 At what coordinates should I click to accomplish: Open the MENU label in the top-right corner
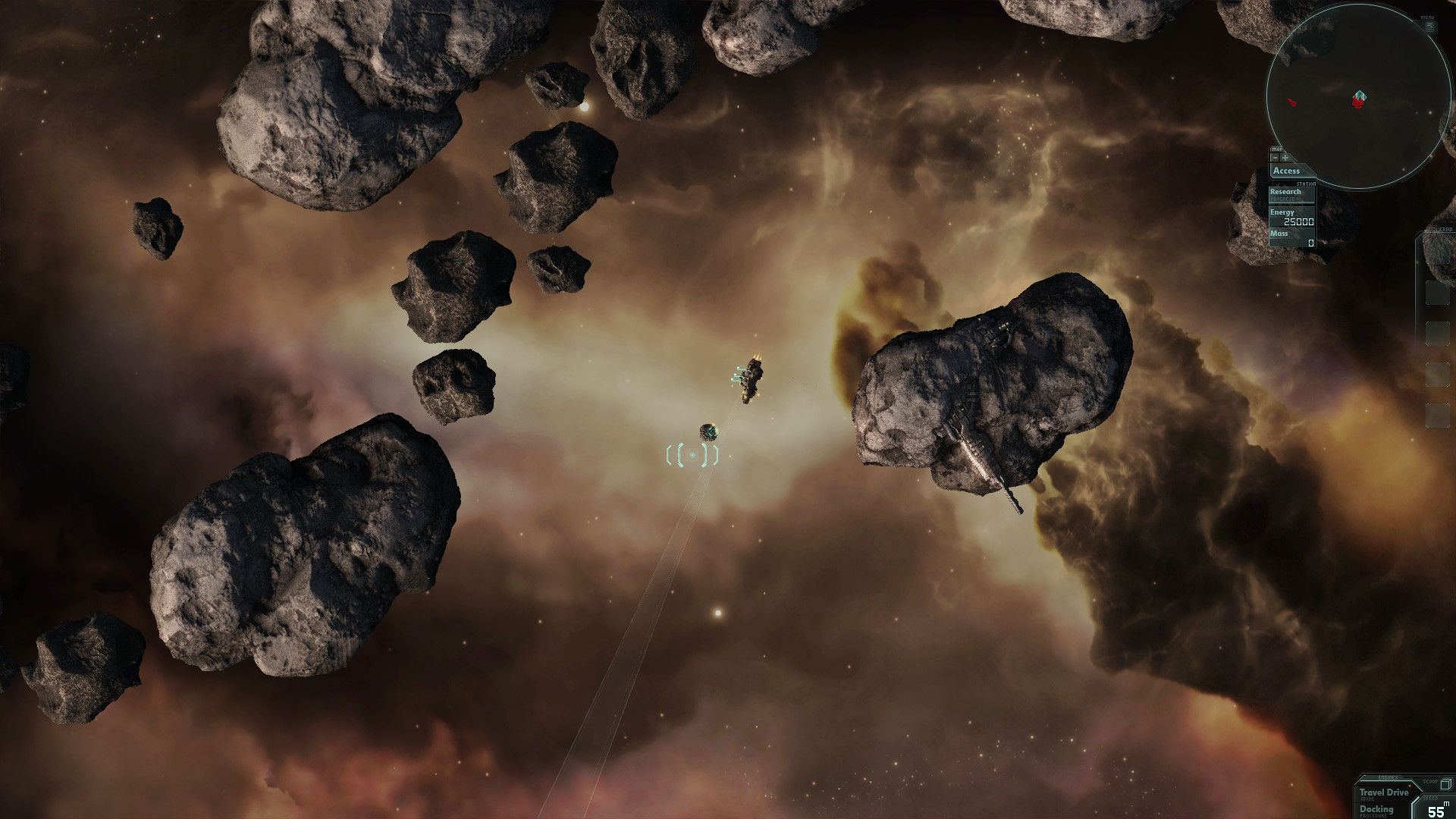point(1428,17)
